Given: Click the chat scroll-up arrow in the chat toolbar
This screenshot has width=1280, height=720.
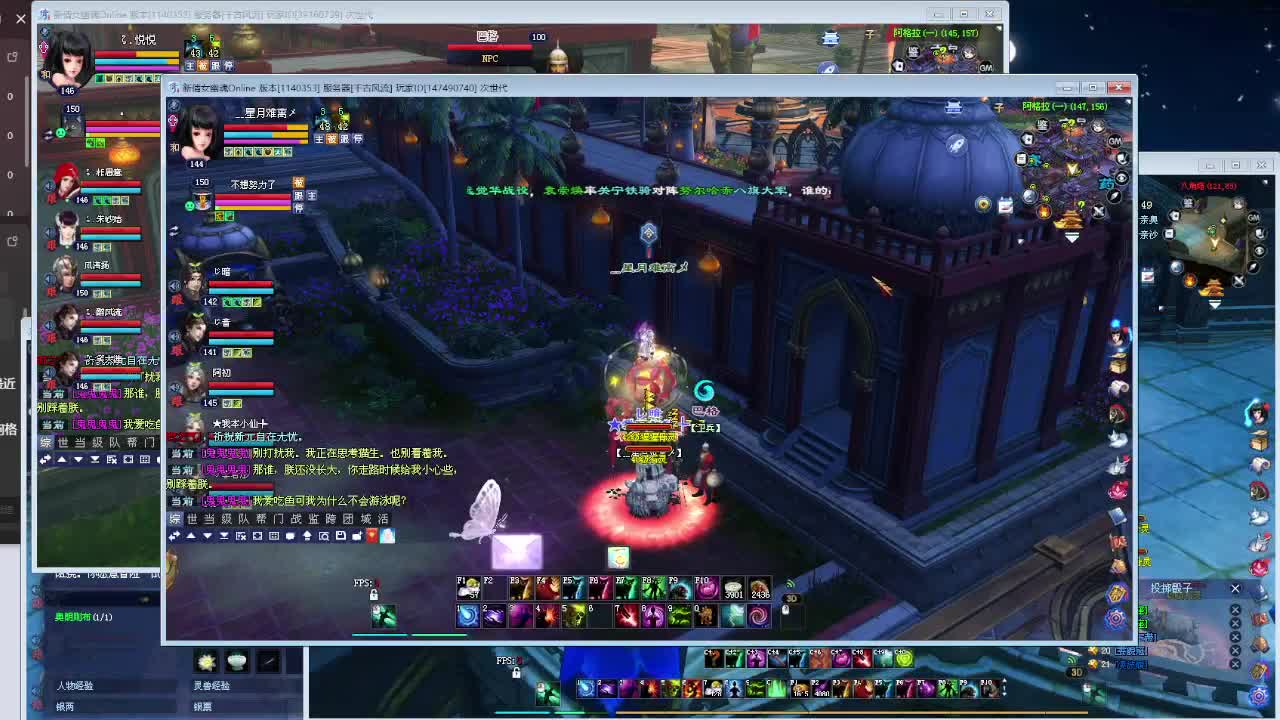Looking at the screenshot, I should point(192,536).
